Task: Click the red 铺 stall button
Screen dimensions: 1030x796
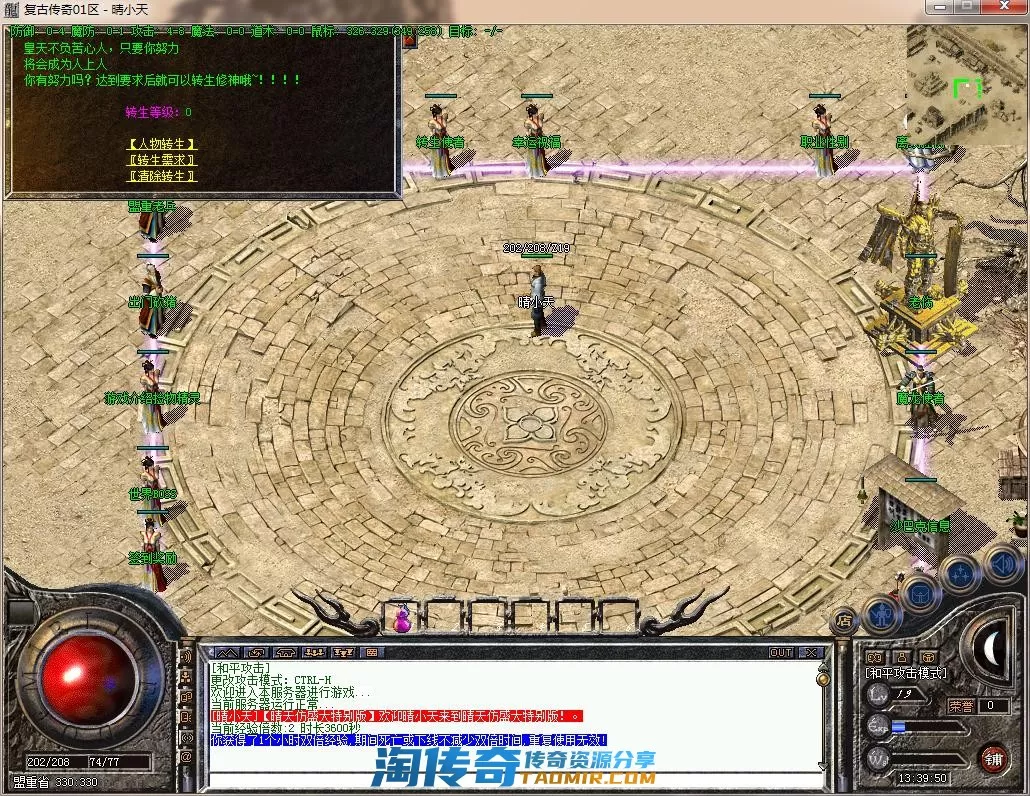Action: pos(993,758)
